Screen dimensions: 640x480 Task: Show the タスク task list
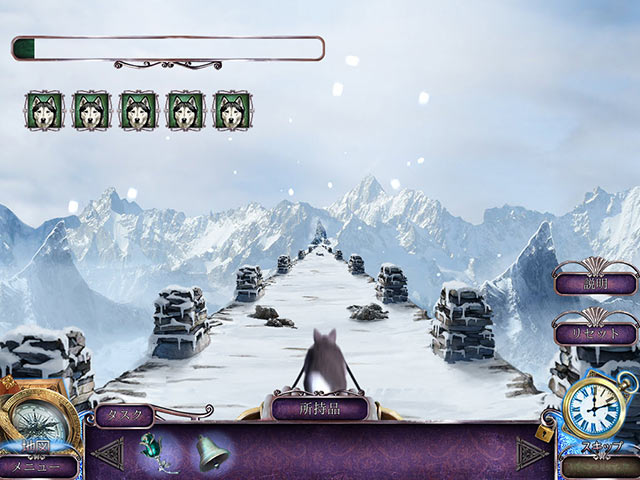124,415
